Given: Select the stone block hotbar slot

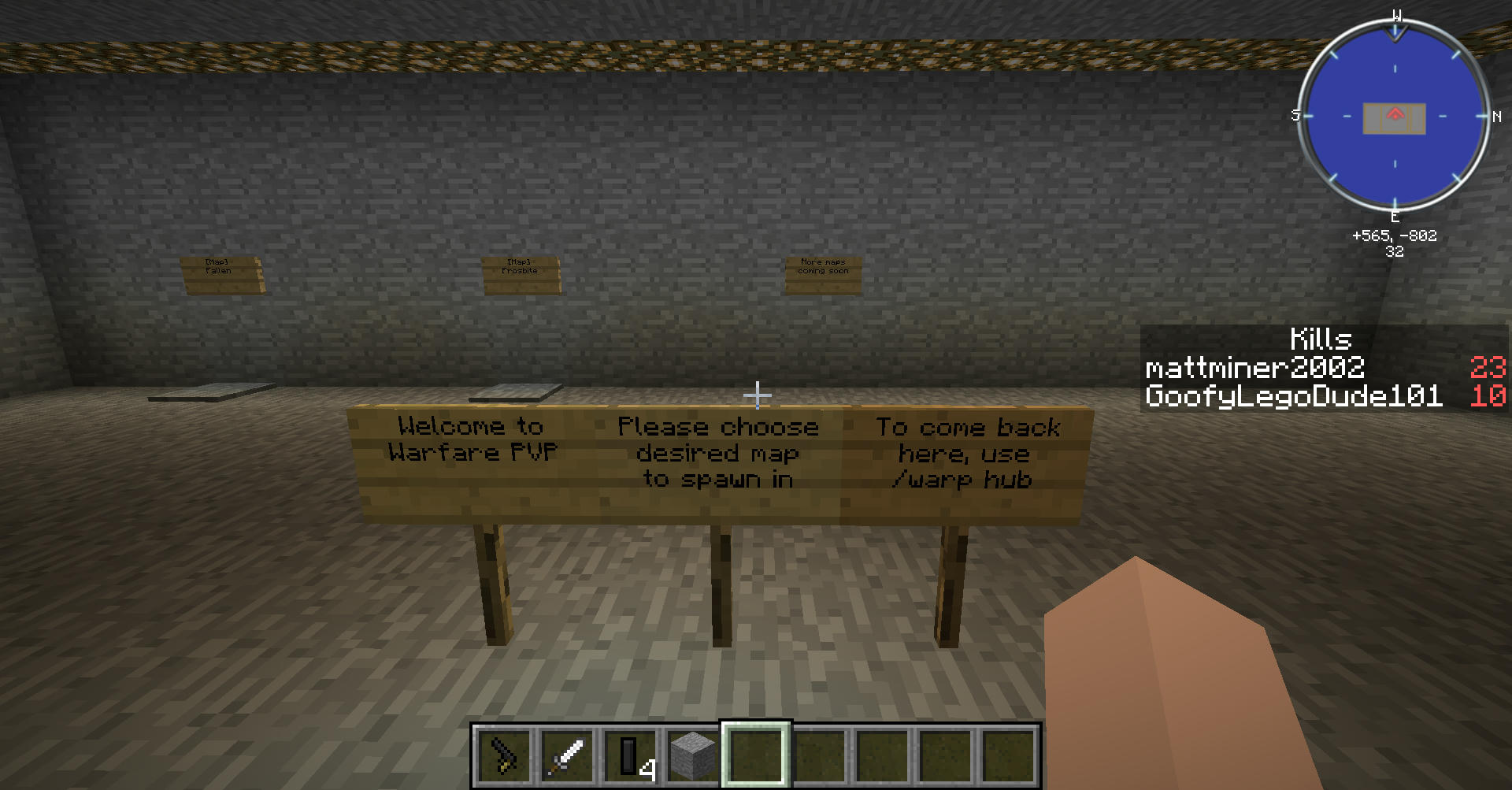Looking at the screenshot, I should tap(692, 755).
